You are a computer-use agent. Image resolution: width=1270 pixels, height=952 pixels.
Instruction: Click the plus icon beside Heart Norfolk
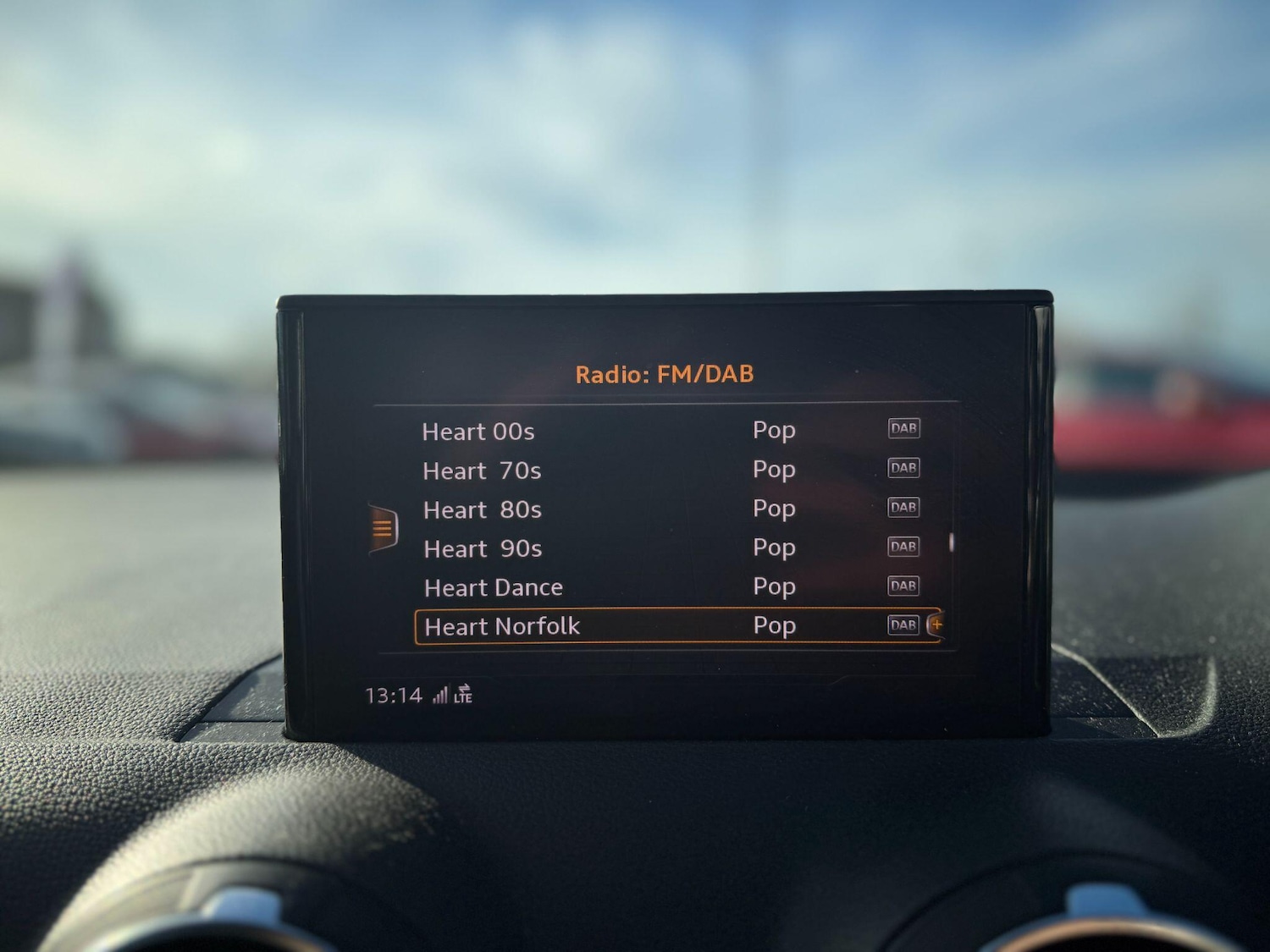coord(936,625)
